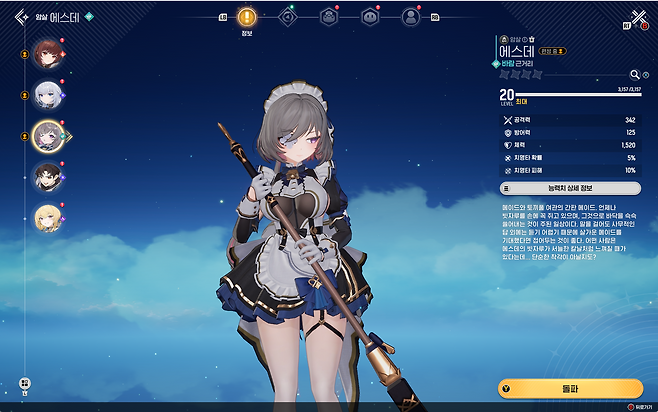658x412 pixels.
Task: Choose the blonde character portrait
Action: click(47, 216)
